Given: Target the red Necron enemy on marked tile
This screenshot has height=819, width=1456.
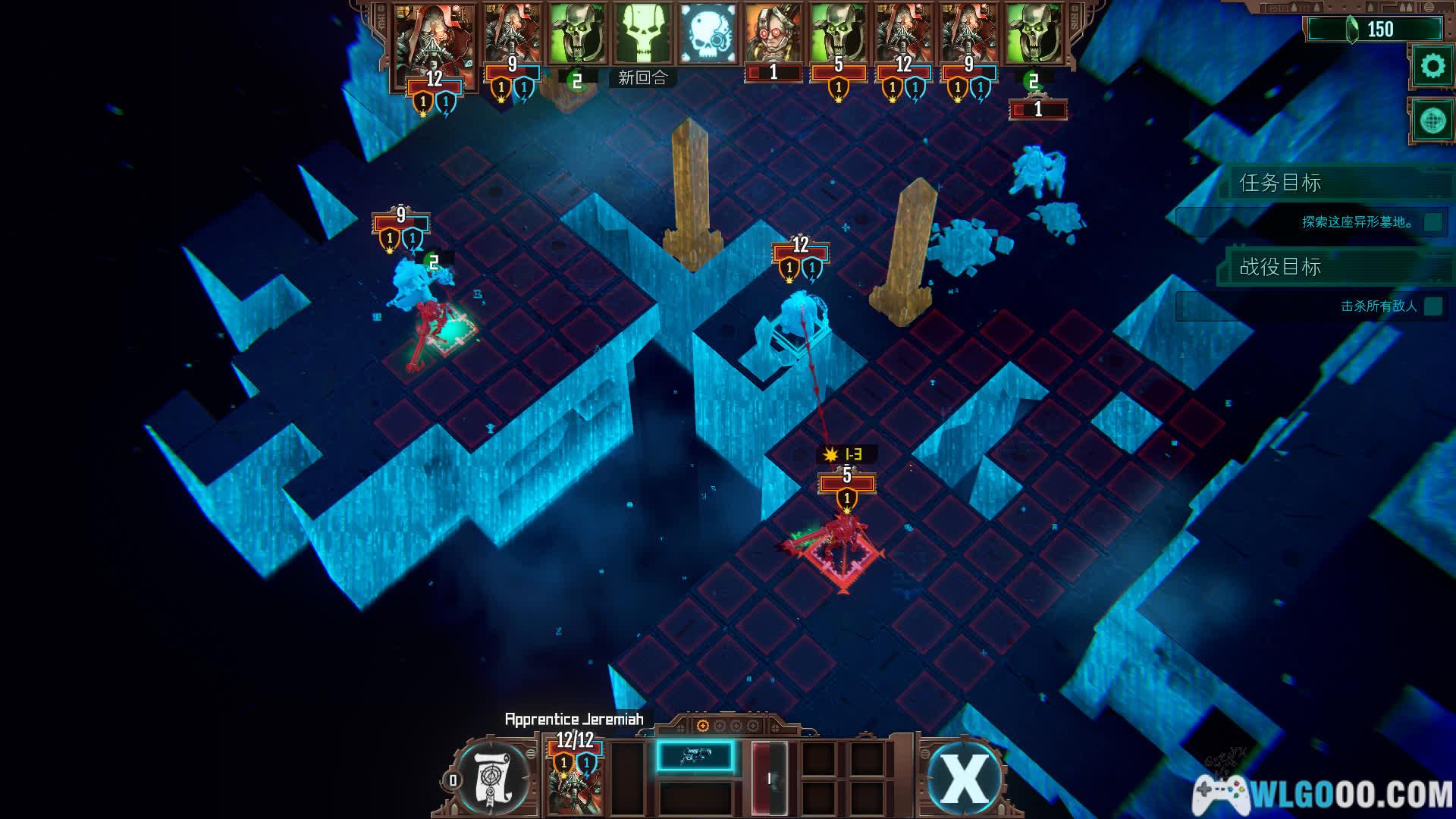Looking at the screenshot, I should 843,540.
